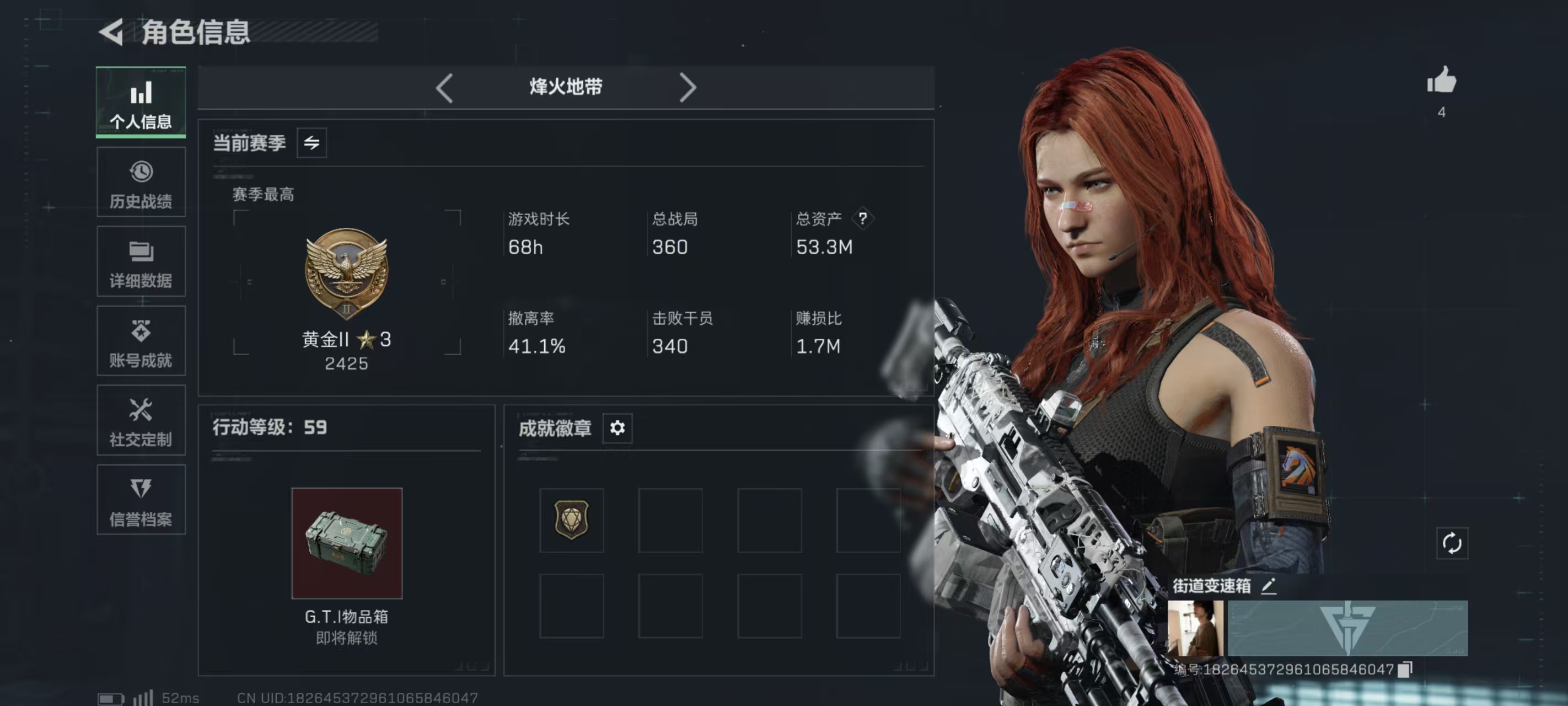Select the 个人信息 tab
The image size is (1568, 706).
pyautogui.click(x=141, y=103)
